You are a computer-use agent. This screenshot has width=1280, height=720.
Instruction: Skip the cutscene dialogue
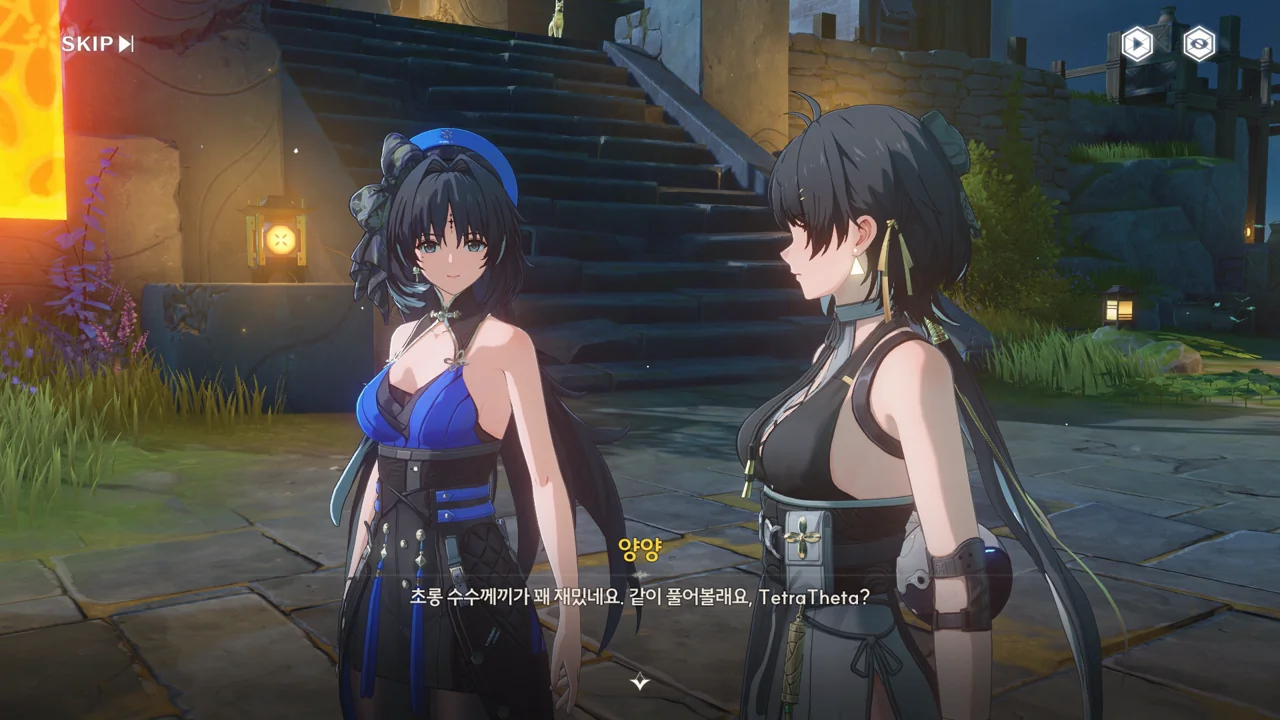tap(97, 44)
